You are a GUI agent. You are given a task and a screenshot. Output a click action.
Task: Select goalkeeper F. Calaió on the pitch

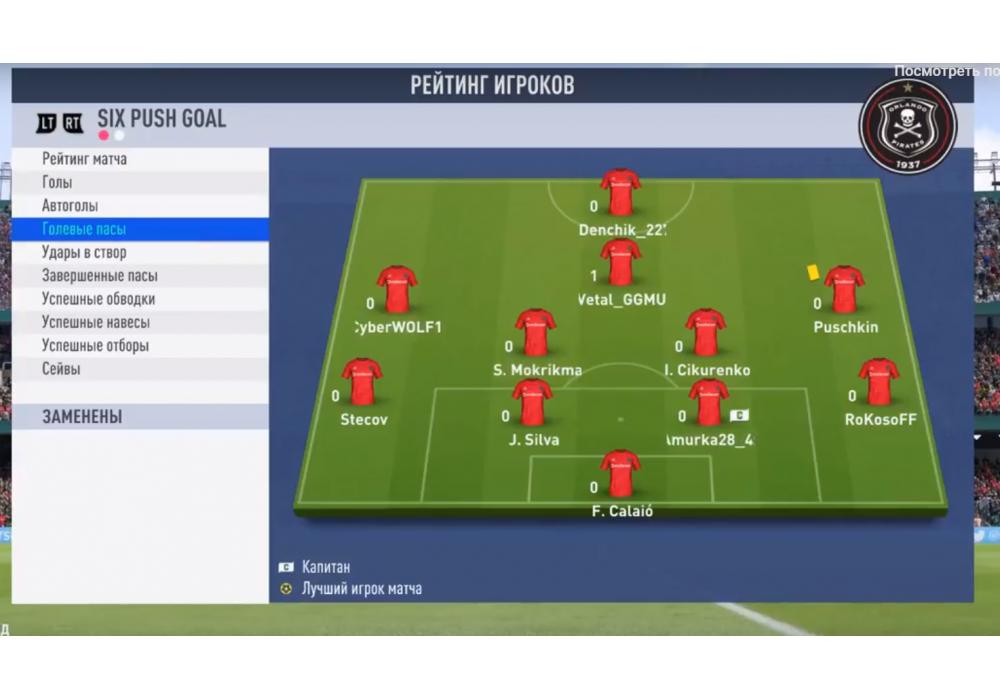pos(620,474)
